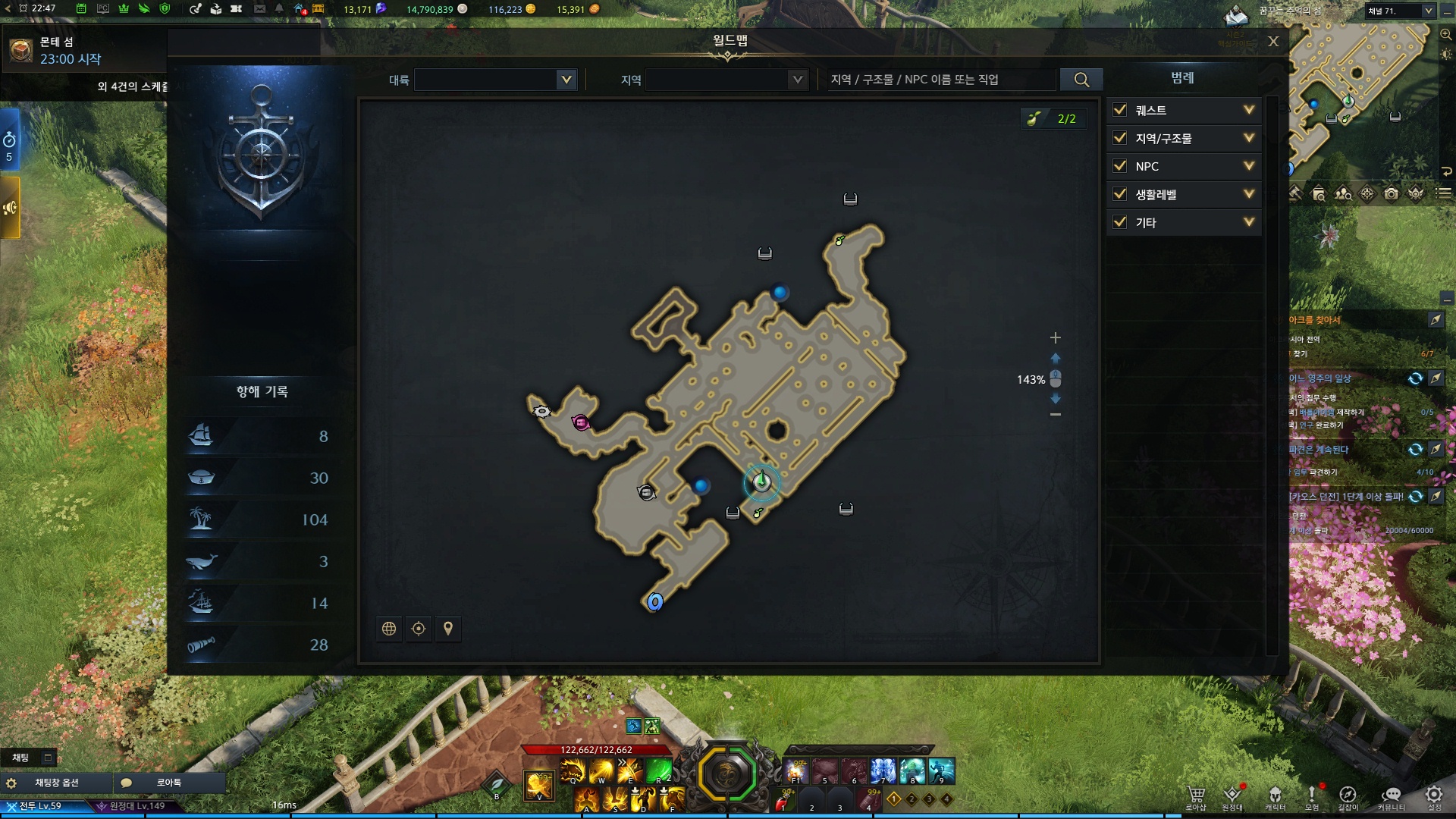The width and height of the screenshot is (1456, 819).
Task: Expand the 기타 legend category arrow
Action: coord(1249,222)
